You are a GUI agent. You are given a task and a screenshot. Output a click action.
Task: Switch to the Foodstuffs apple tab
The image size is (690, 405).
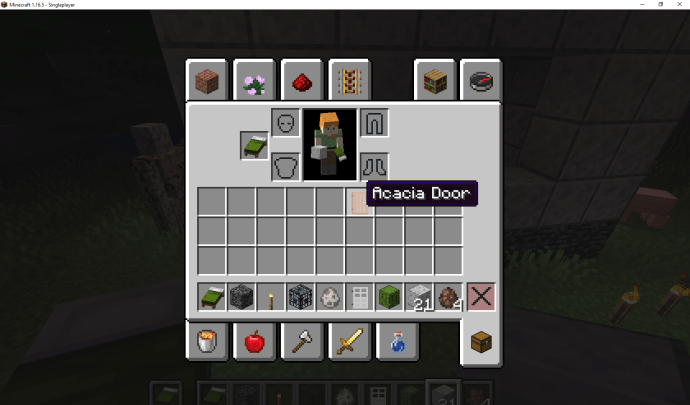[x=254, y=342]
